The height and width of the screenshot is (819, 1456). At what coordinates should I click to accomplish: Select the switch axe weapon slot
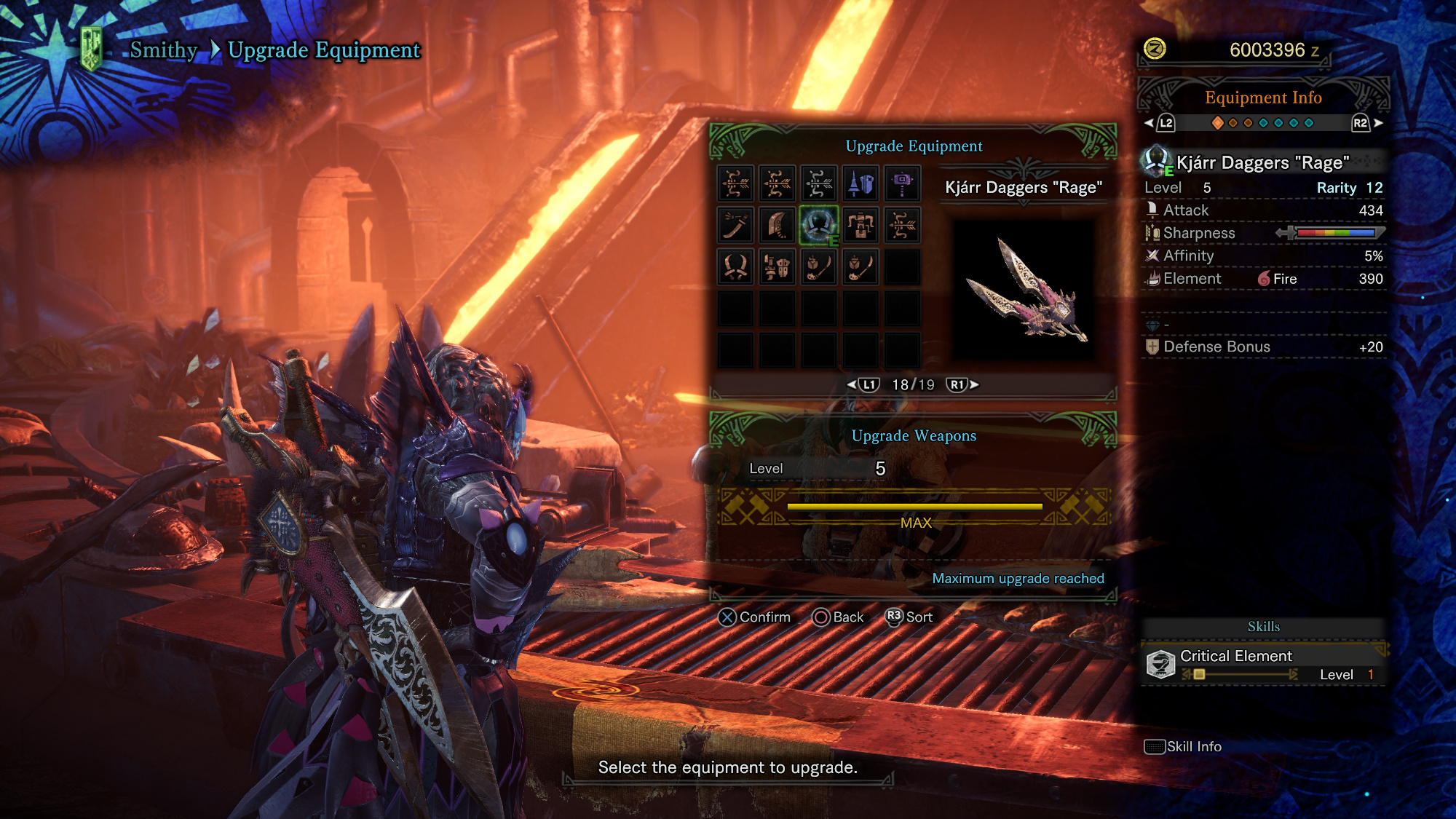tap(860, 225)
